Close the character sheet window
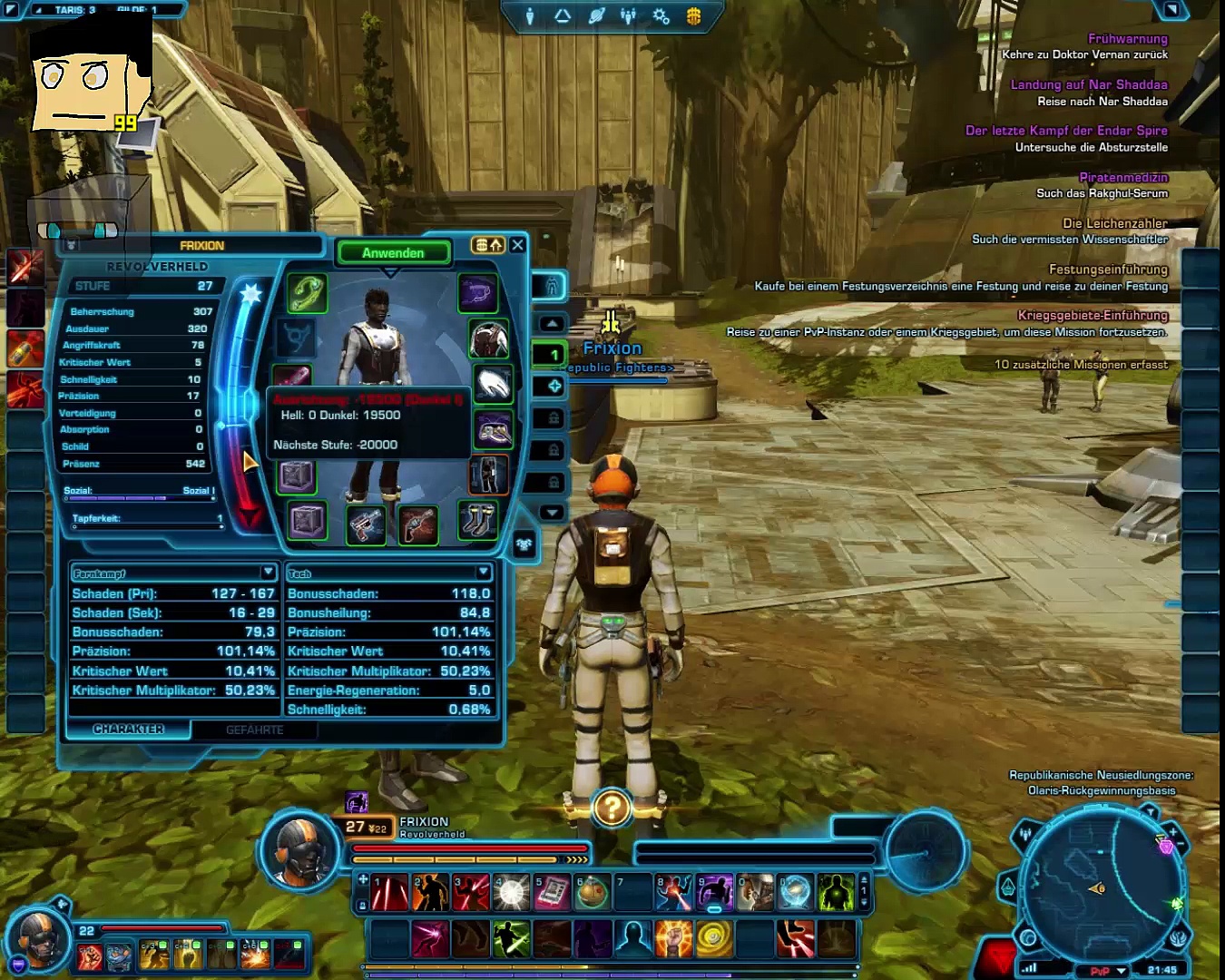The image size is (1225, 980). click(x=517, y=245)
